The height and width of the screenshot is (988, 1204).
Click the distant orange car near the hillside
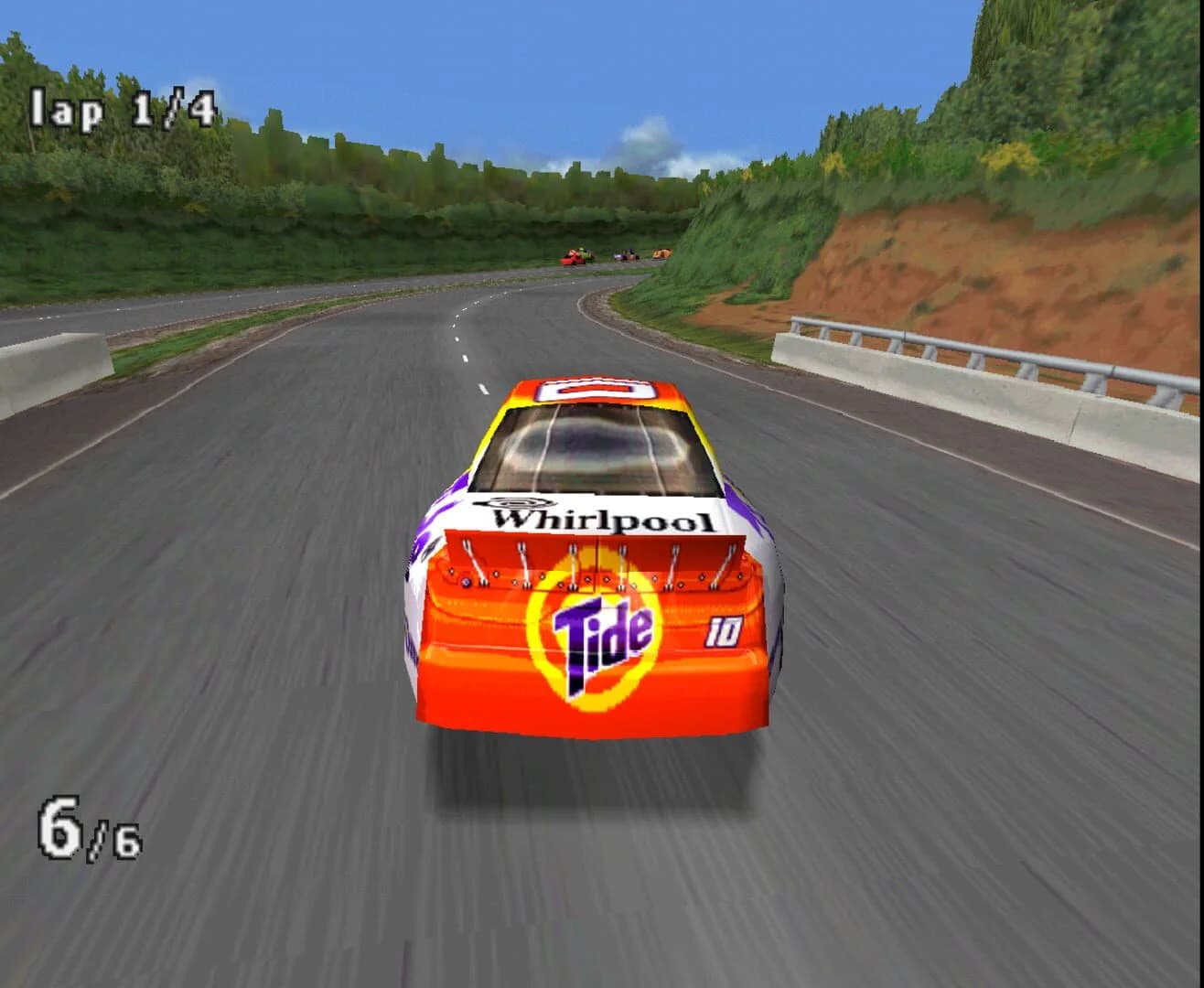click(x=661, y=254)
